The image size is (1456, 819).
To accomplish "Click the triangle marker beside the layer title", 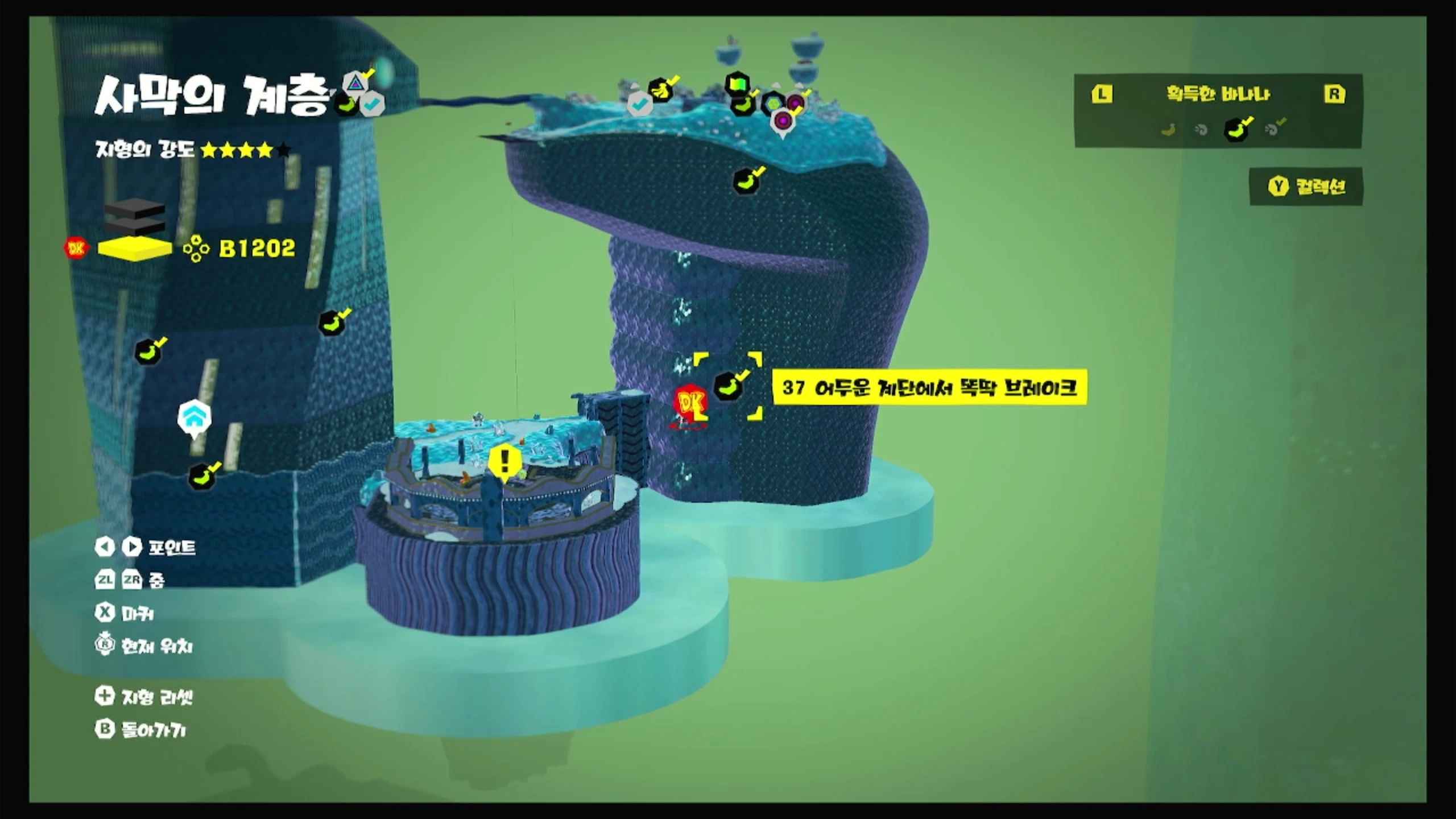I will click(355, 83).
